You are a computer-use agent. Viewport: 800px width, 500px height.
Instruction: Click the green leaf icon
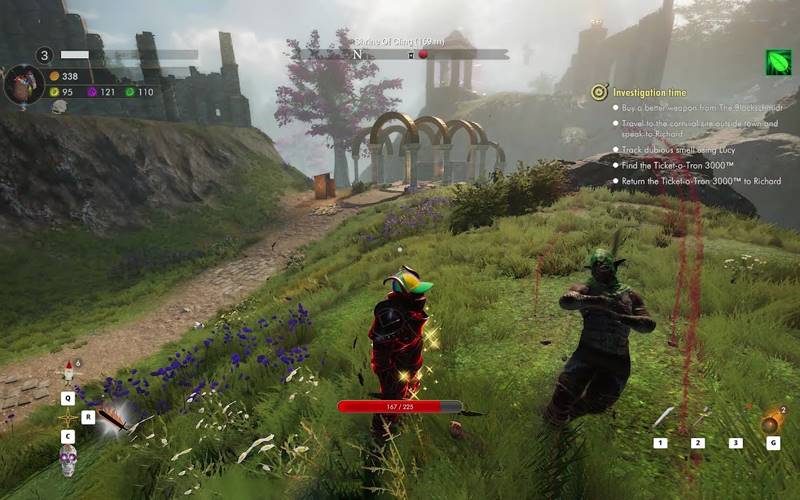tap(779, 62)
